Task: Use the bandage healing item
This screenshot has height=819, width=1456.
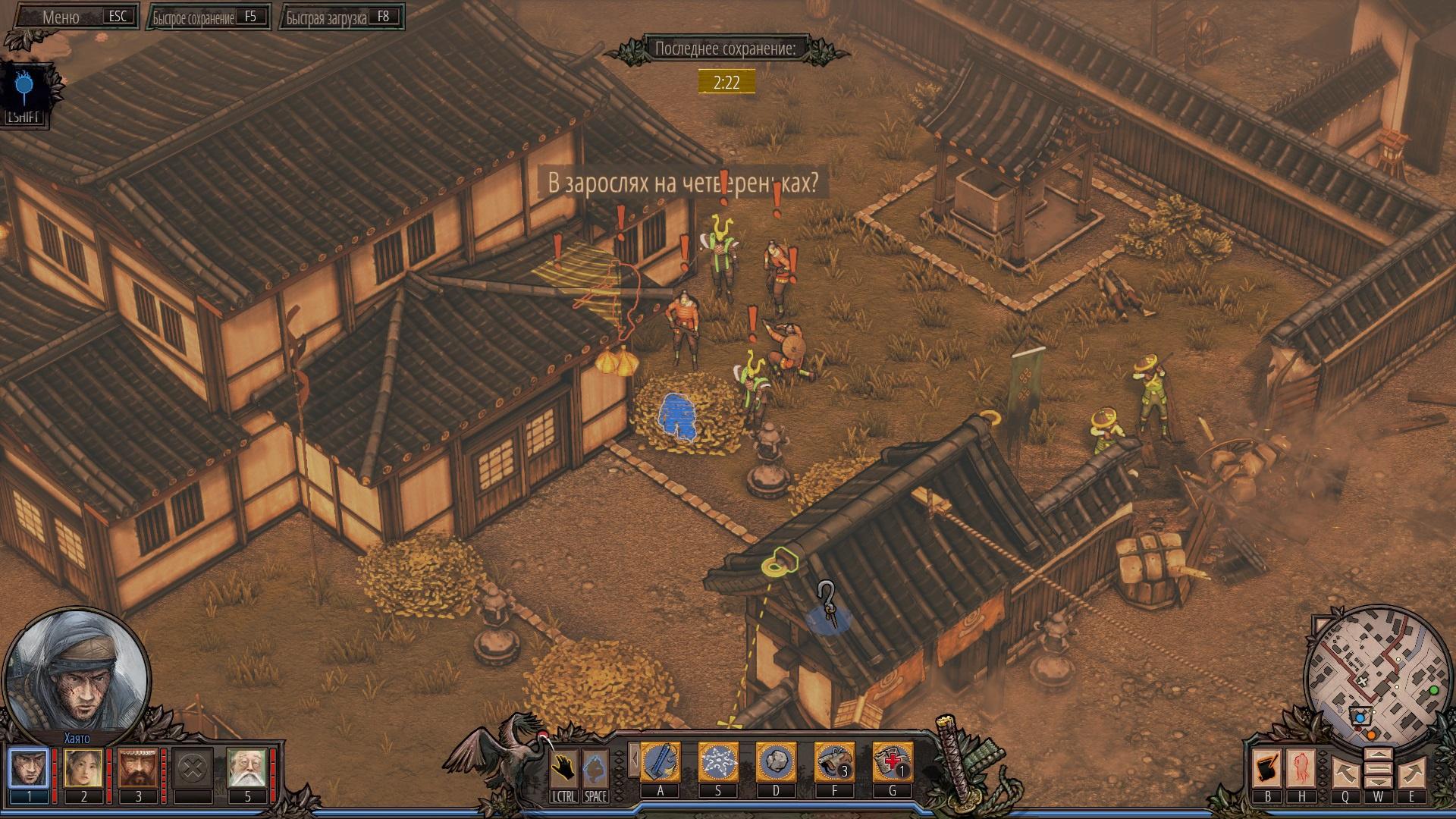Action: pos(892,762)
